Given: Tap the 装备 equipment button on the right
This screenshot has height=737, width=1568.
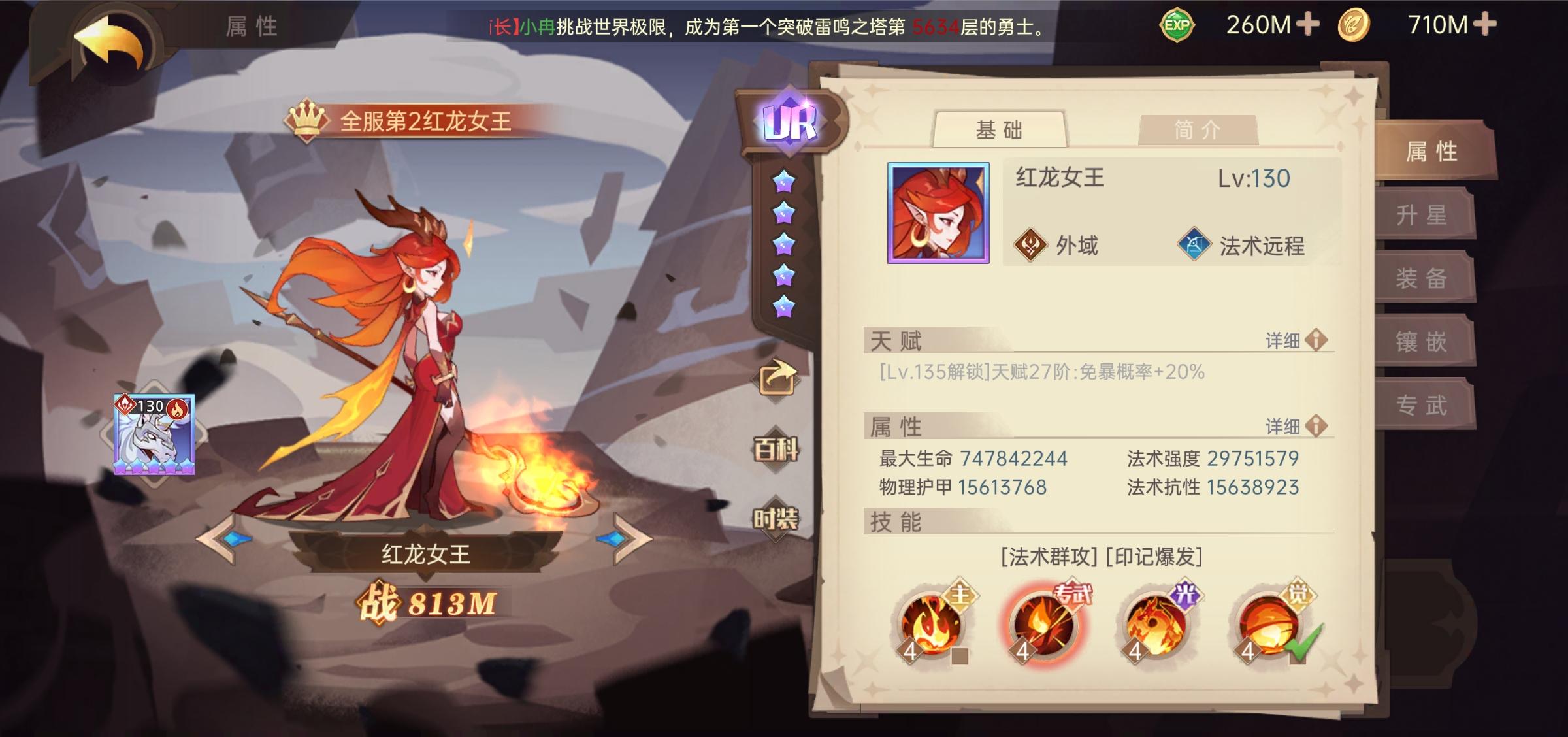Looking at the screenshot, I should (1424, 276).
